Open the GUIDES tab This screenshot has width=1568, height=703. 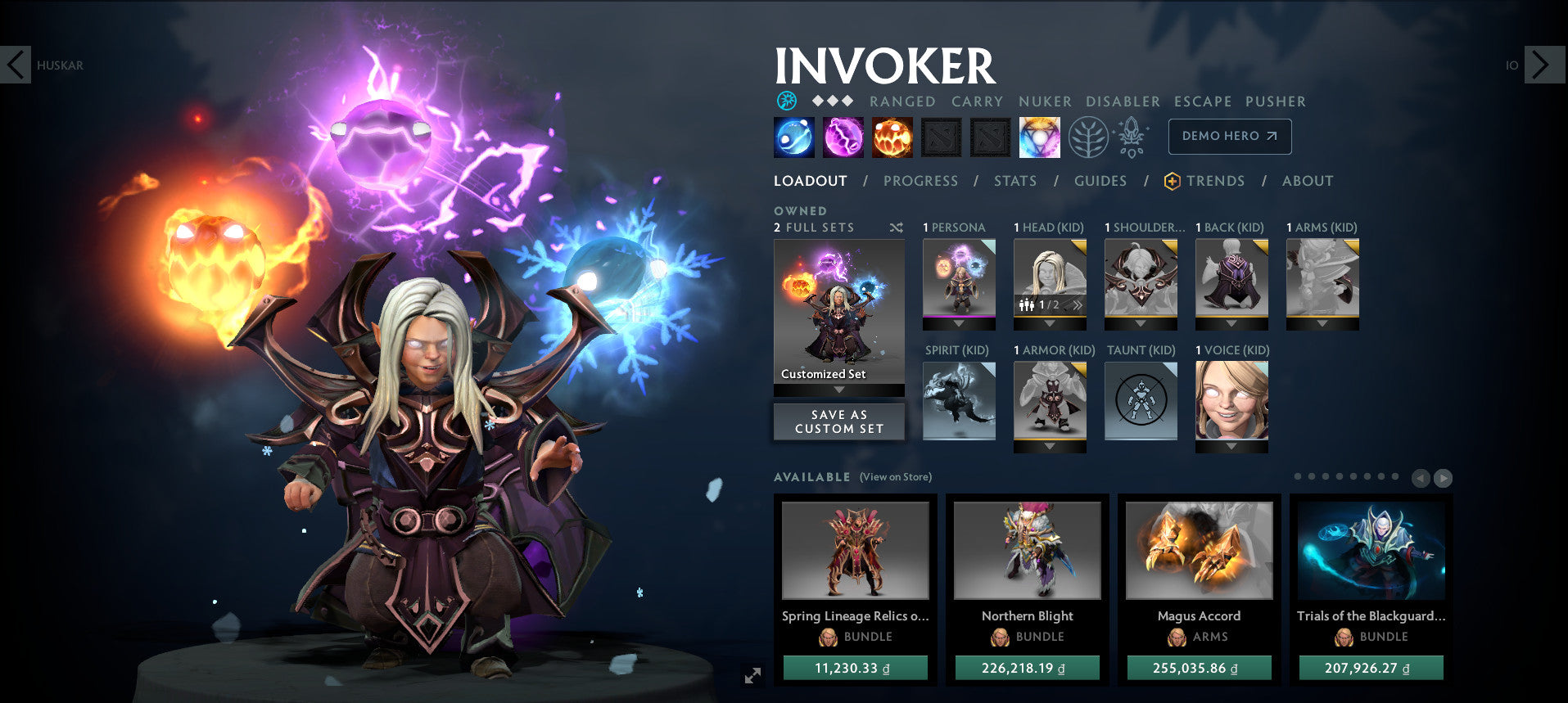pos(1100,181)
